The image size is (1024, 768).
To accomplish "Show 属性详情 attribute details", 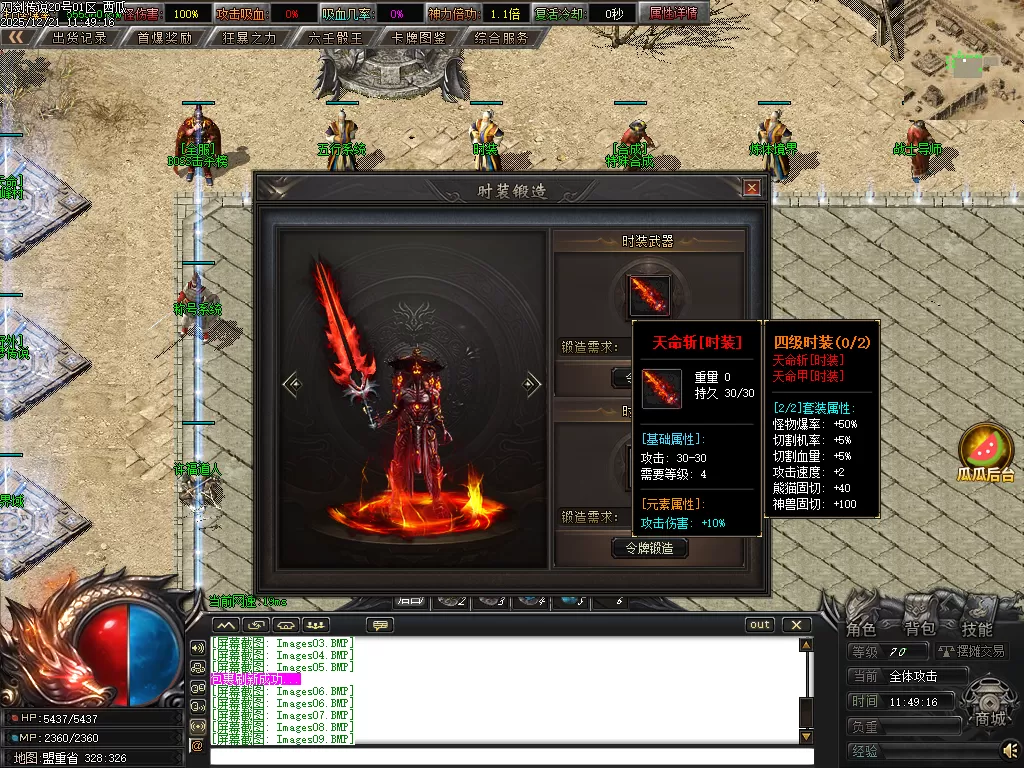I will pos(673,14).
